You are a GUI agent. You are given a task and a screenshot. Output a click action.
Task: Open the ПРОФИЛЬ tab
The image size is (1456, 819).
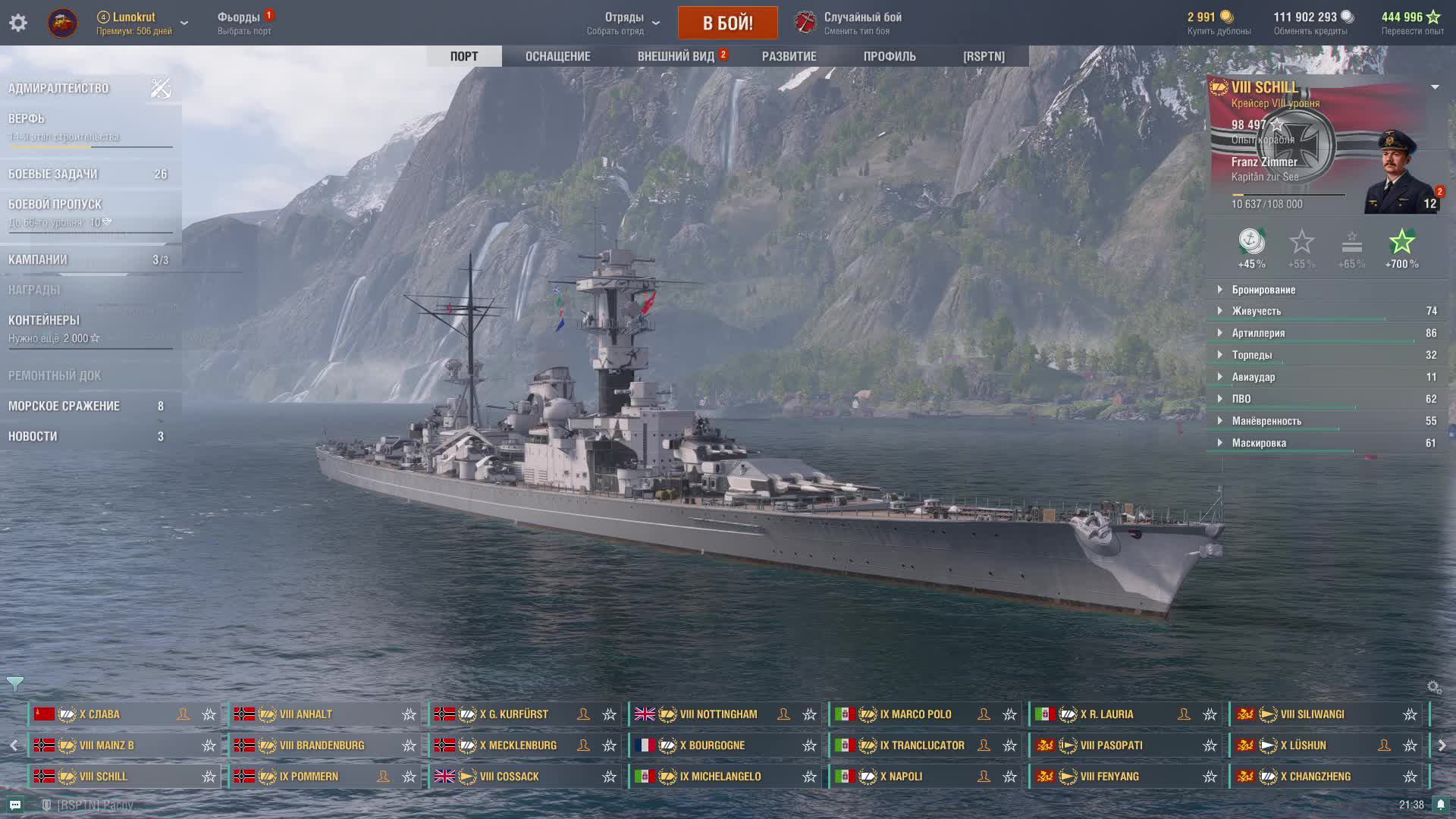click(890, 56)
